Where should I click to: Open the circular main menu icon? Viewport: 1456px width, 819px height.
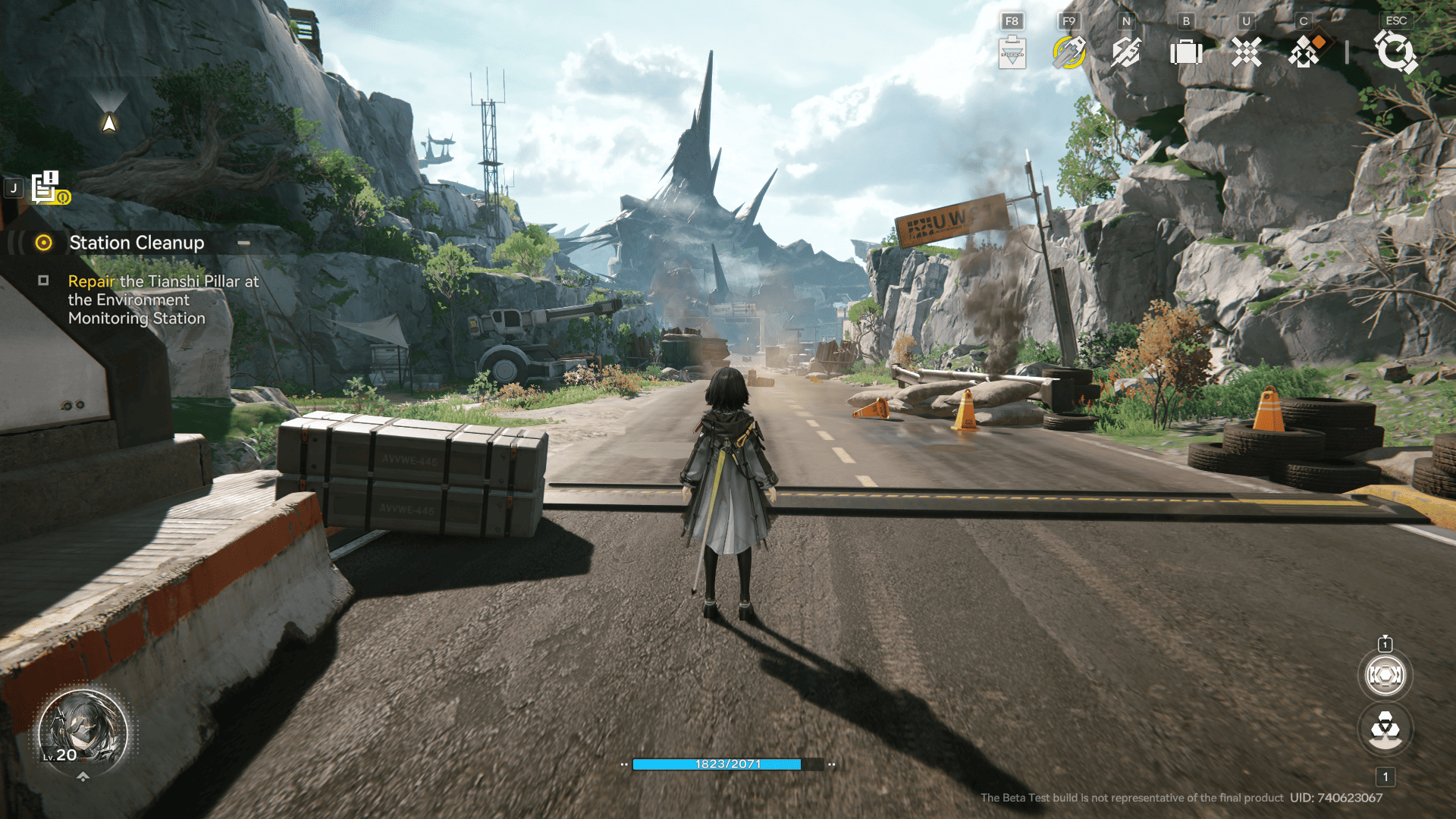pos(1395,52)
